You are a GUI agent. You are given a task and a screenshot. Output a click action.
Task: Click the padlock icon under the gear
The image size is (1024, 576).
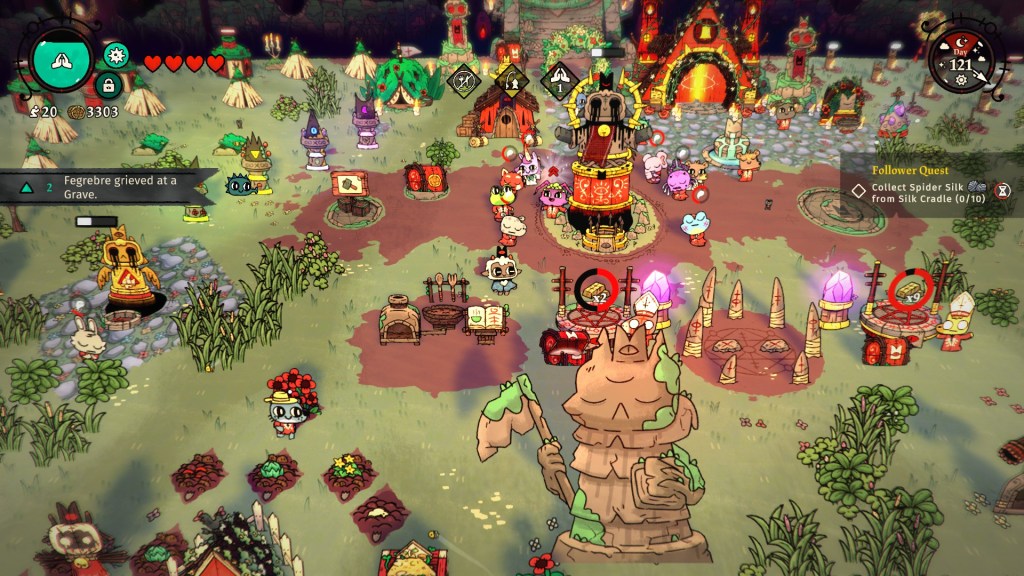pos(109,84)
